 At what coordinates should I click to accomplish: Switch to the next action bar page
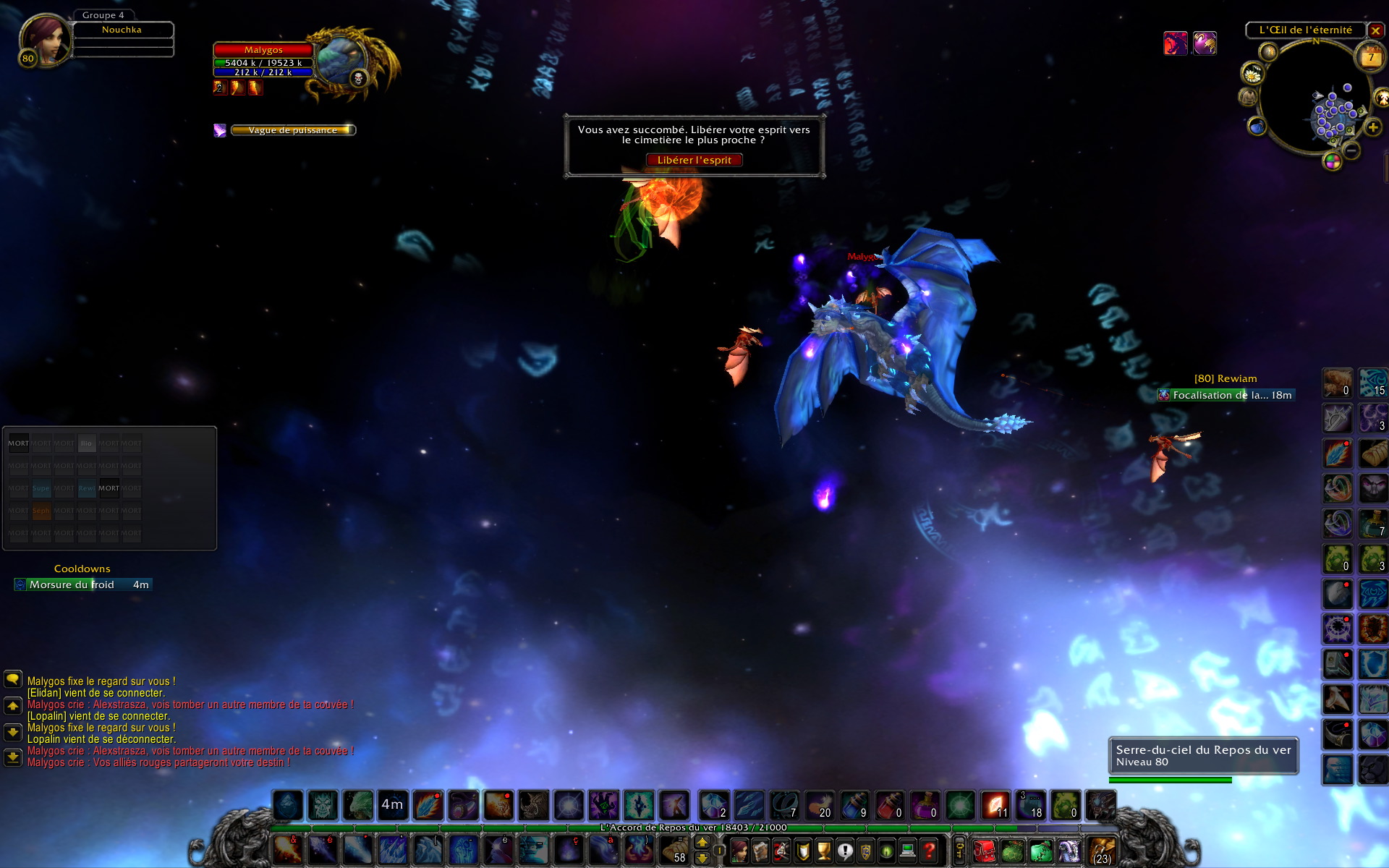point(702,843)
